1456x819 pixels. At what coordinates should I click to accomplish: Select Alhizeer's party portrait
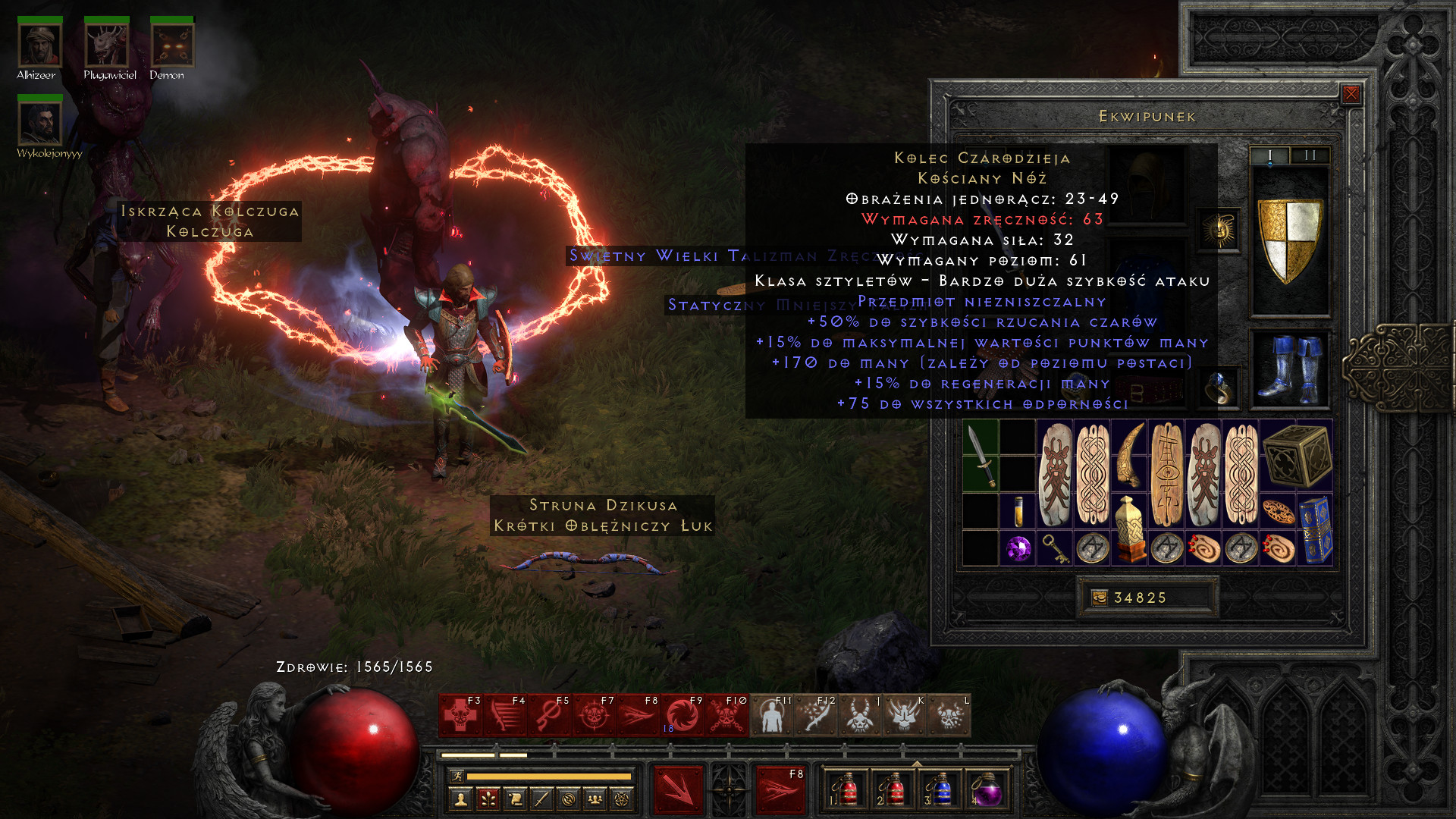point(39,45)
